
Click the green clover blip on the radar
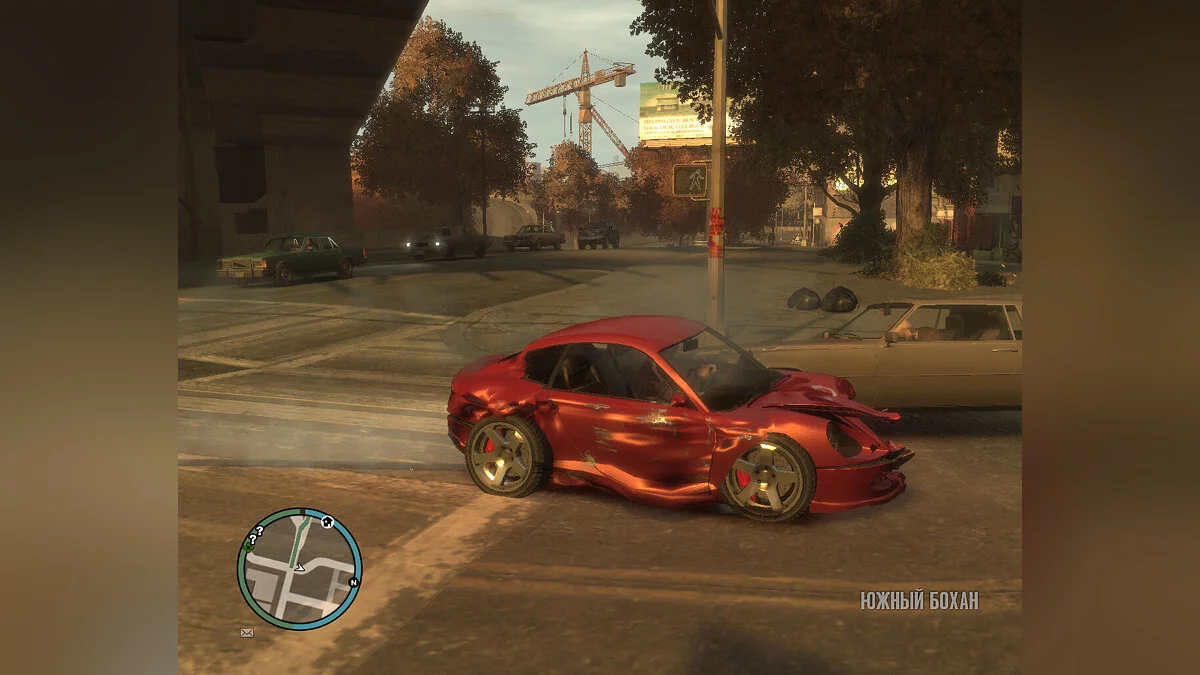pos(247,546)
